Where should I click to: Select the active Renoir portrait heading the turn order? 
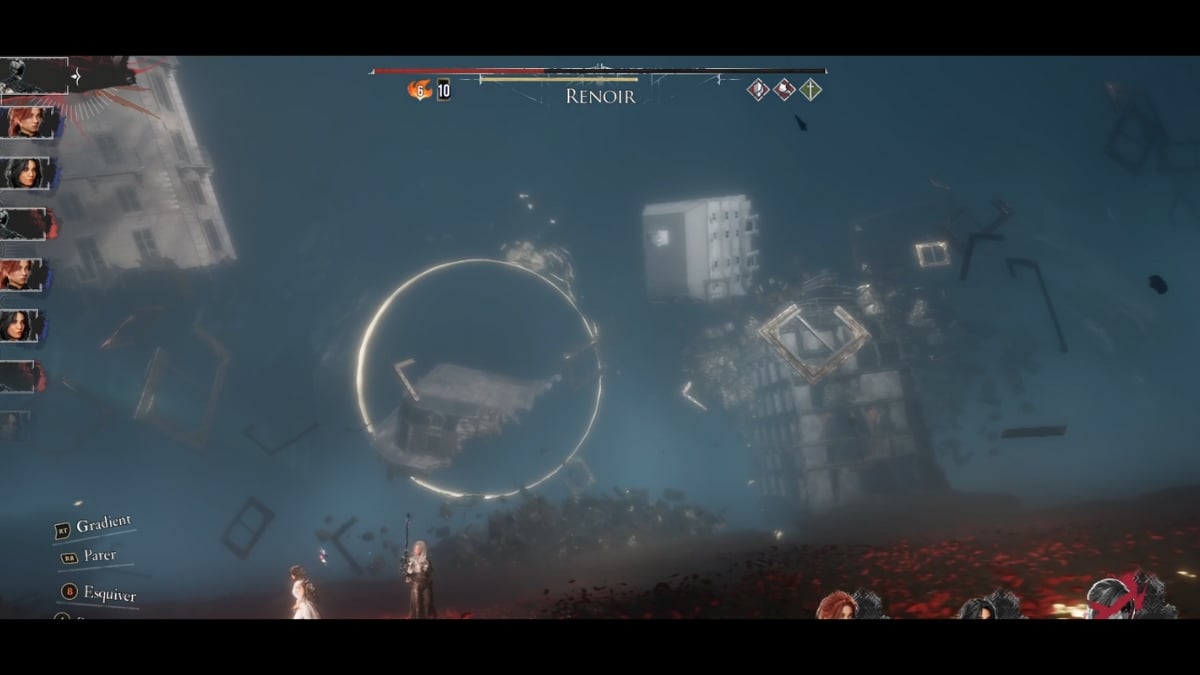tap(34, 75)
